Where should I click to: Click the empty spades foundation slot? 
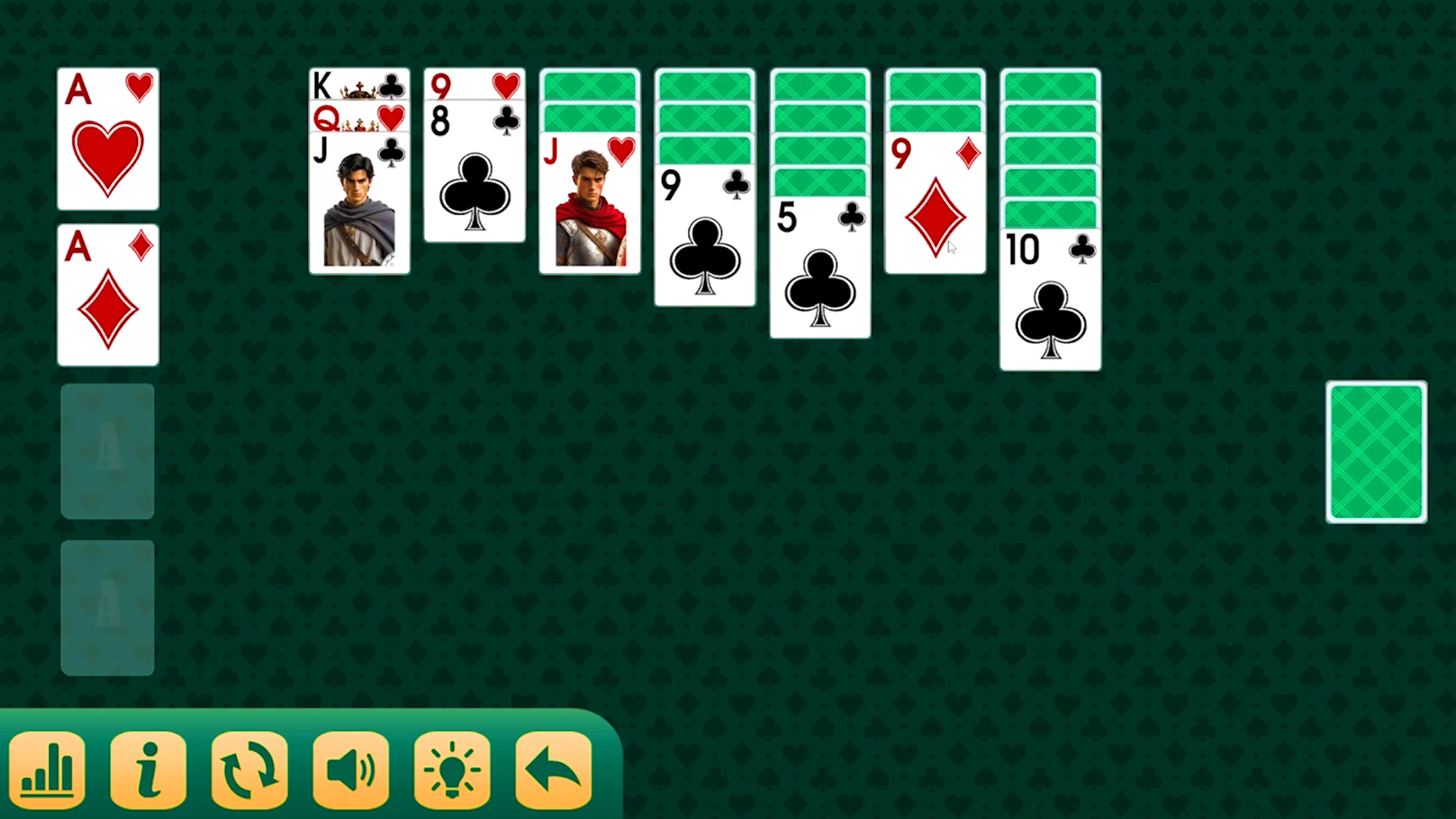[107, 607]
